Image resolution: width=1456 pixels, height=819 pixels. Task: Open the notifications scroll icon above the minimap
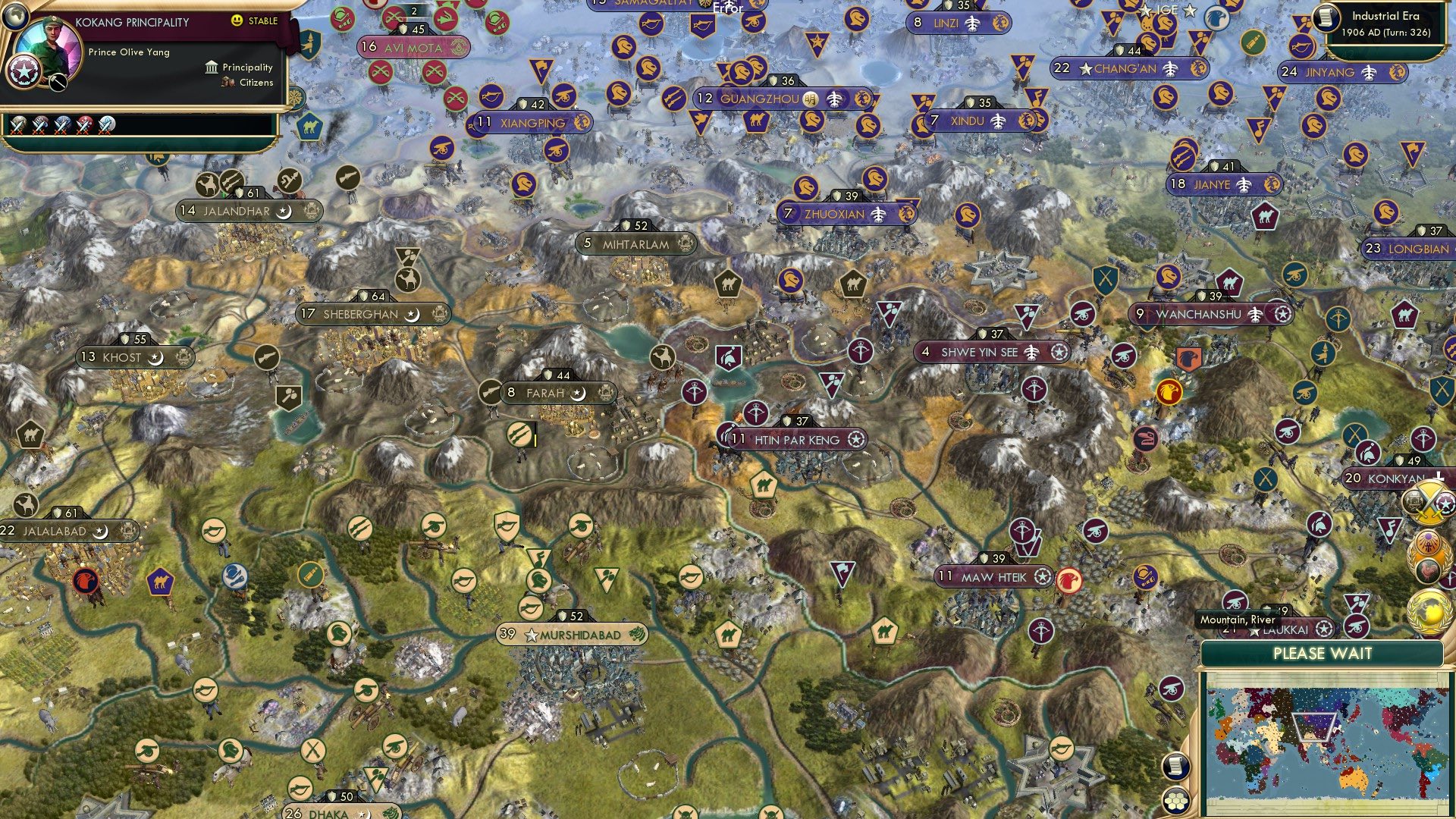coord(1175,767)
